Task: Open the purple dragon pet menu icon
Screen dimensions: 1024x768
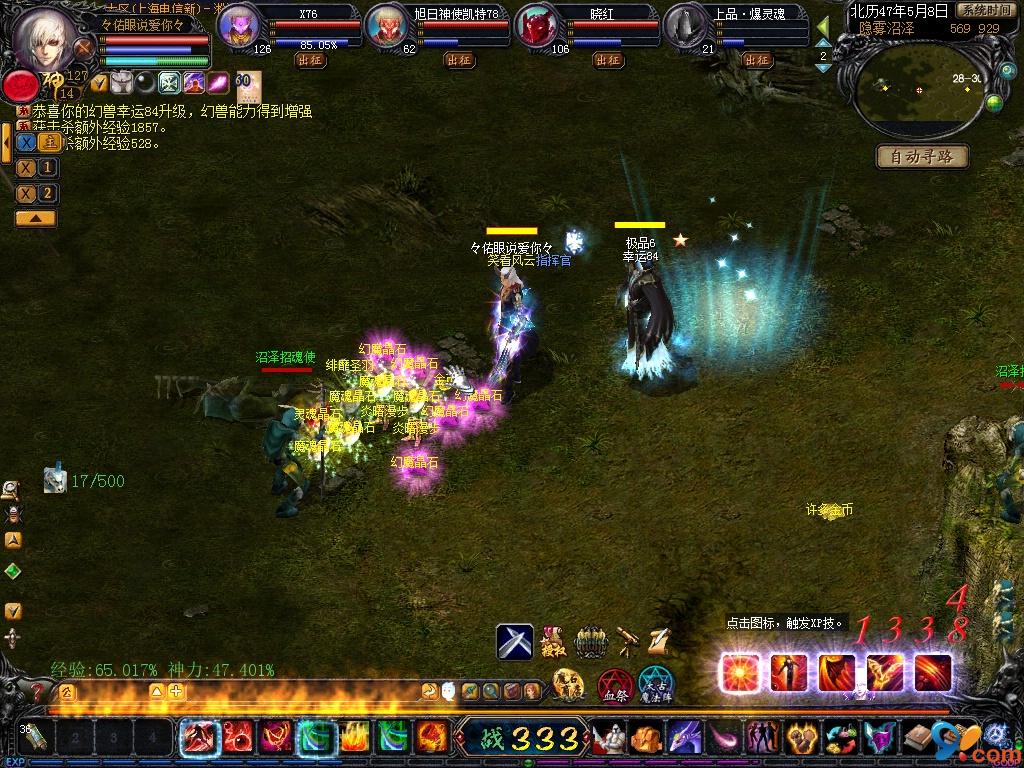Action: 685,739
